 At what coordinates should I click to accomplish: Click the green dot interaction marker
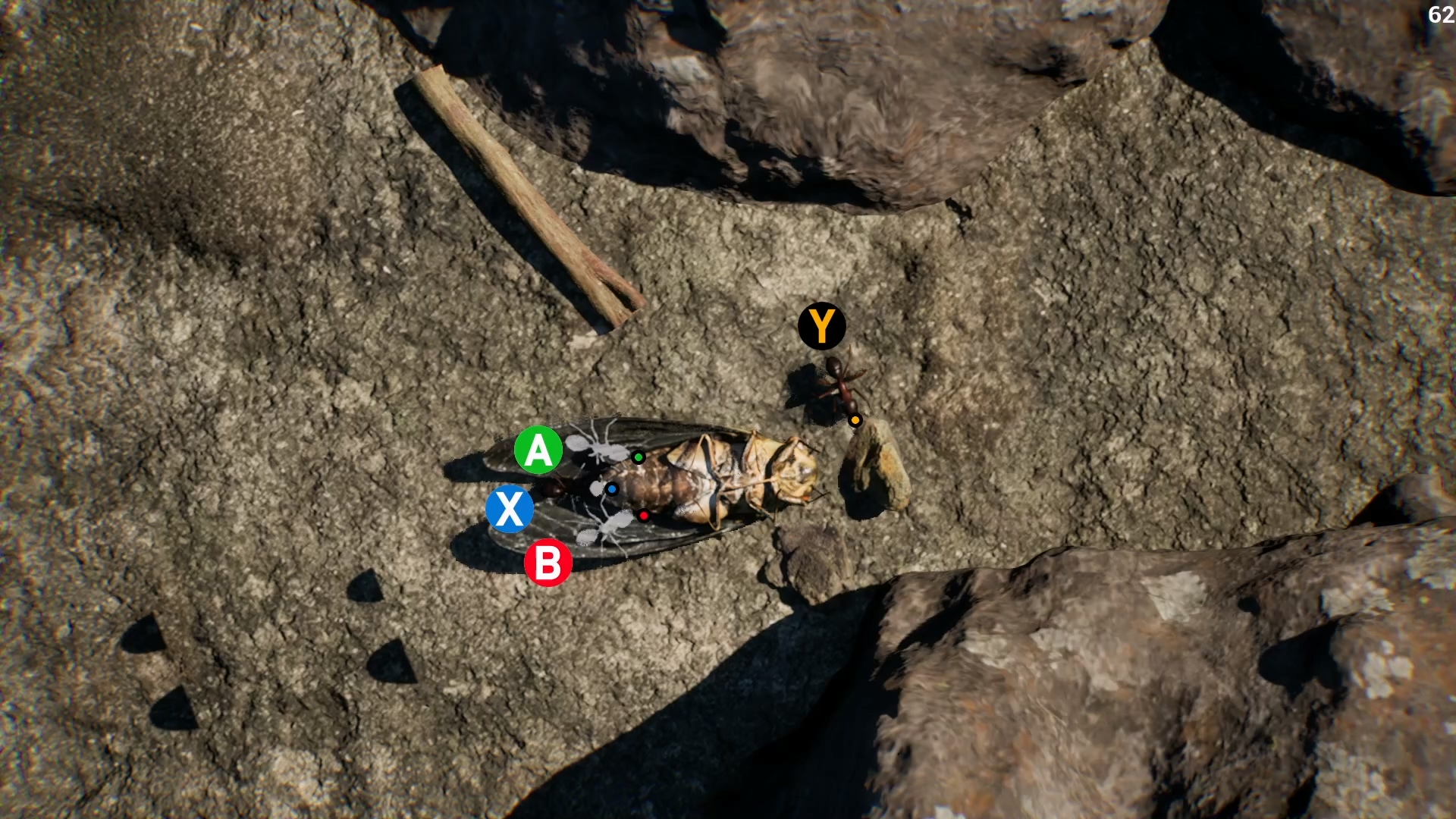pyautogui.click(x=637, y=457)
